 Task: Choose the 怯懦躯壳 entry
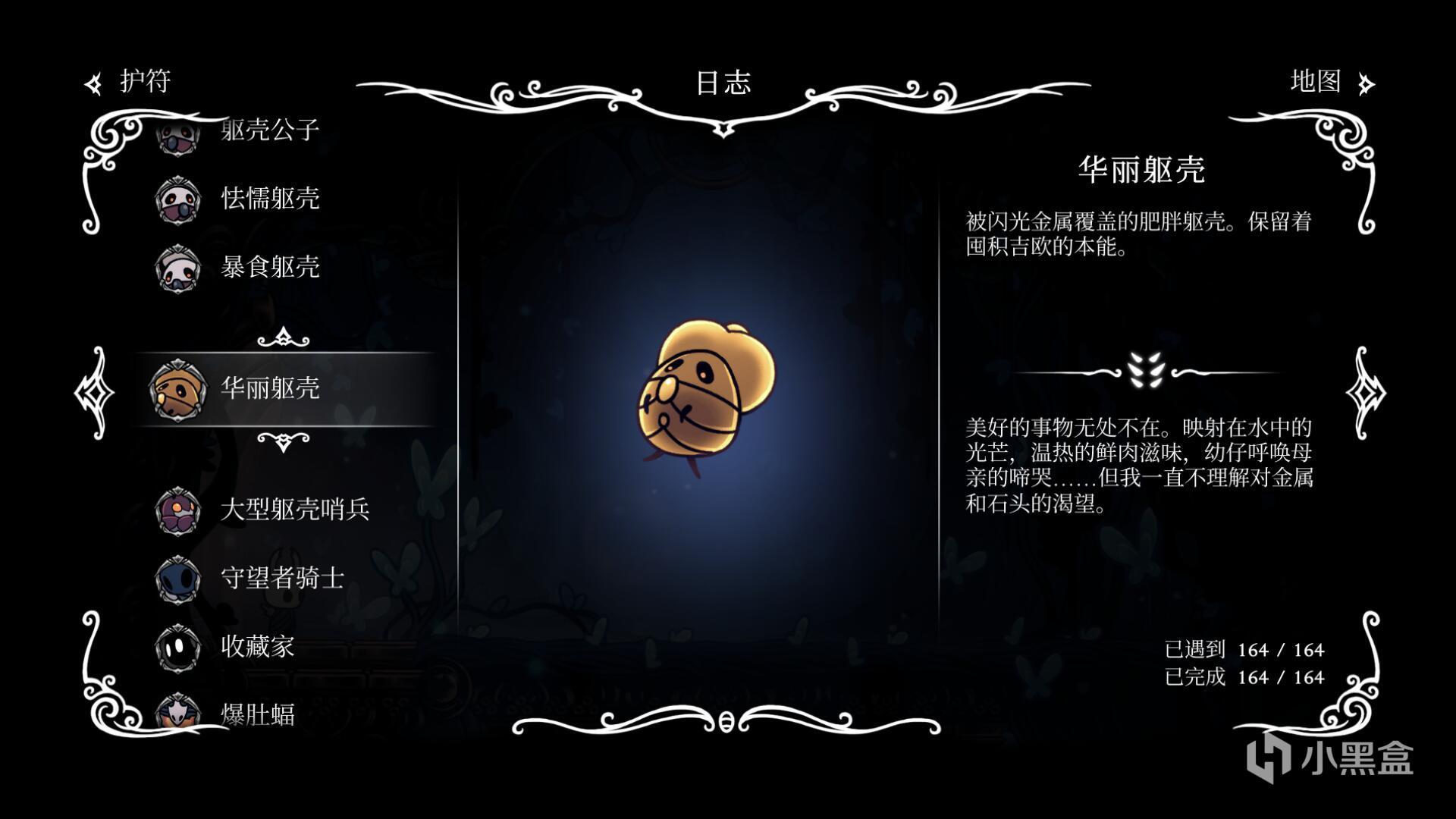click(x=269, y=199)
